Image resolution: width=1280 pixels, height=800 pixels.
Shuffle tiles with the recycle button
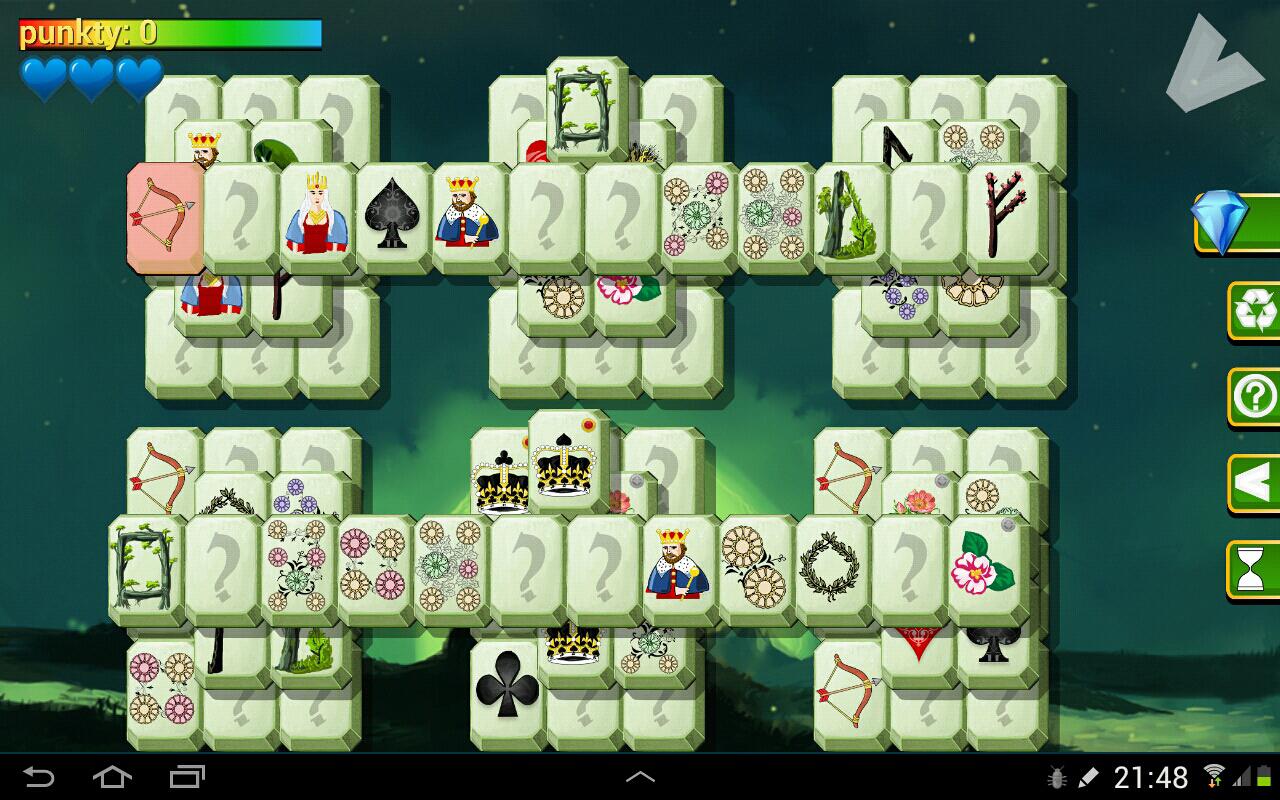click(x=1254, y=311)
